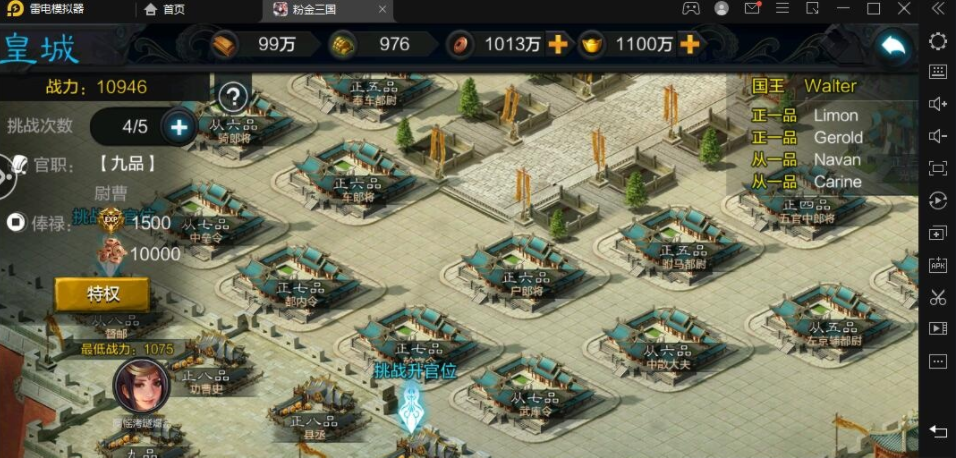Viewport: 956px width, 458px height.
Task: Open the emulator settings gear
Action: point(938,41)
